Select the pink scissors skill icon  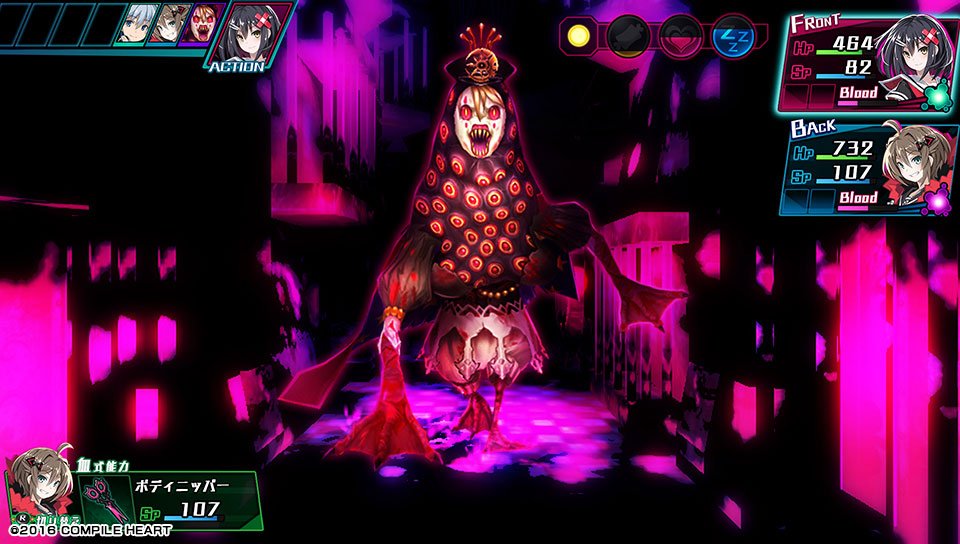click(104, 498)
